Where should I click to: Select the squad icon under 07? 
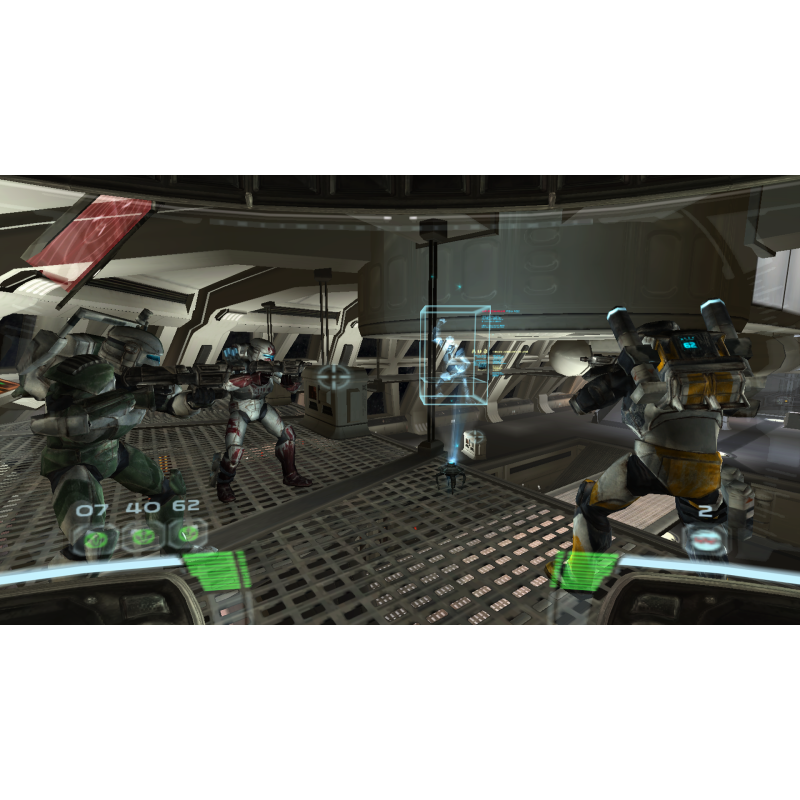coord(98,538)
